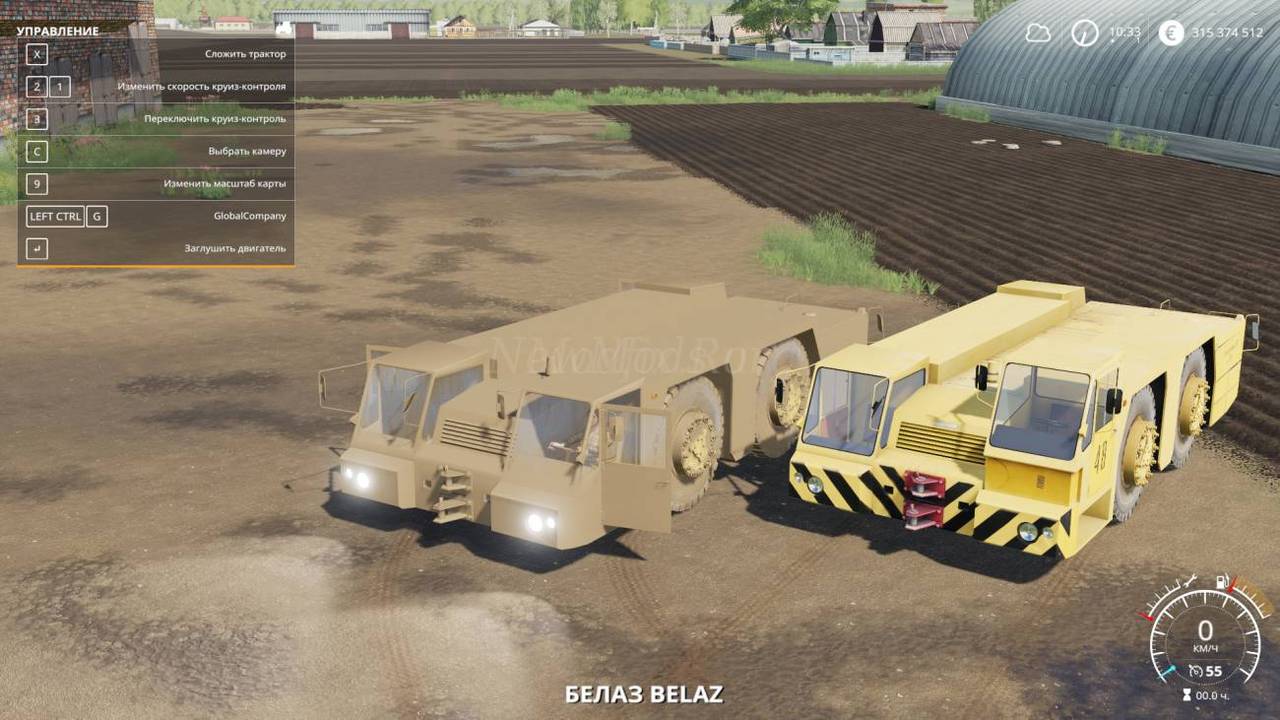Click the УПРАВЛЕНИЕ controls panel header
This screenshot has width=1280, height=720.
(x=58, y=31)
